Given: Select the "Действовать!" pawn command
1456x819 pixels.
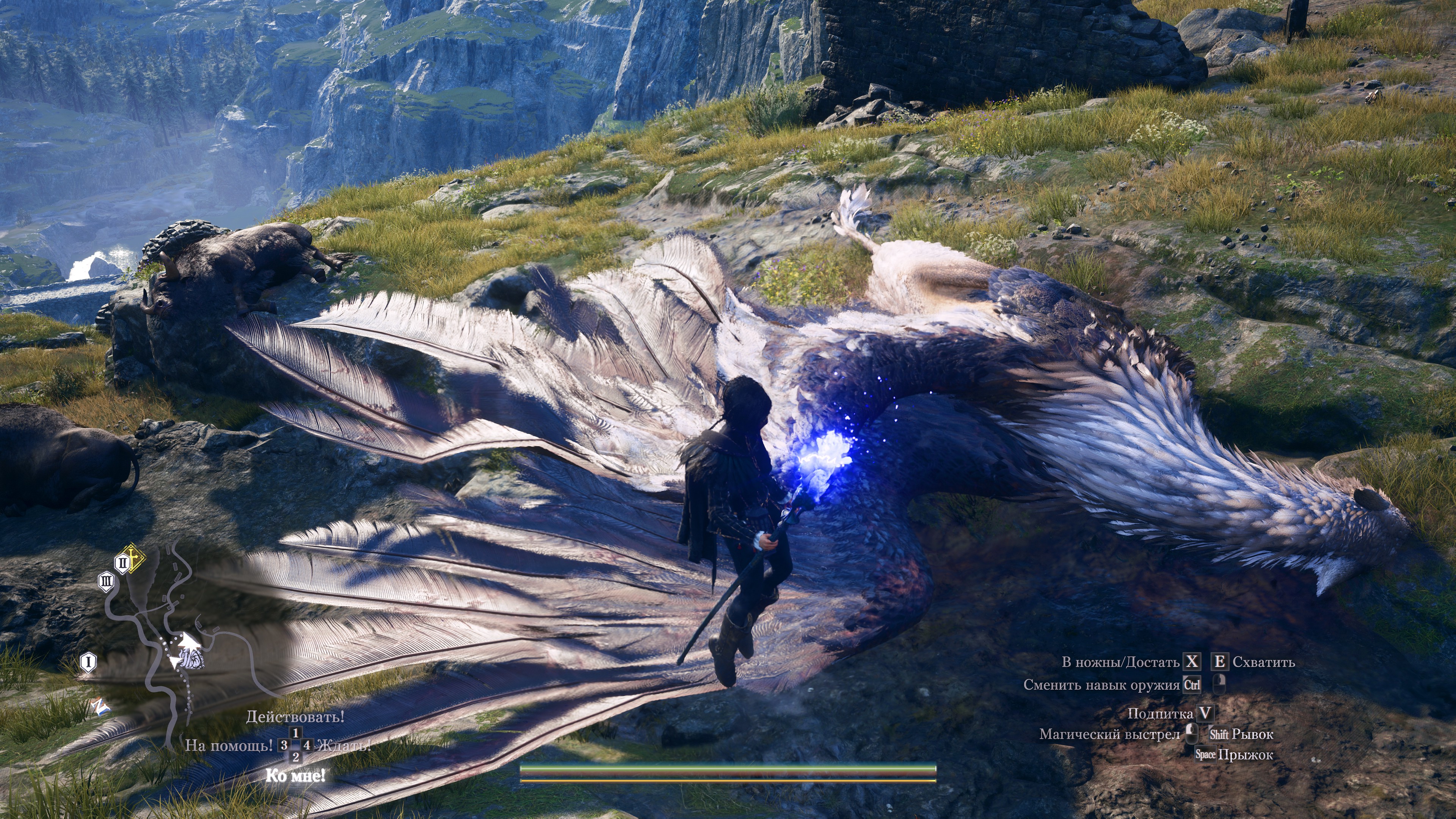Looking at the screenshot, I should pyautogui.click(x=295, y=717).
